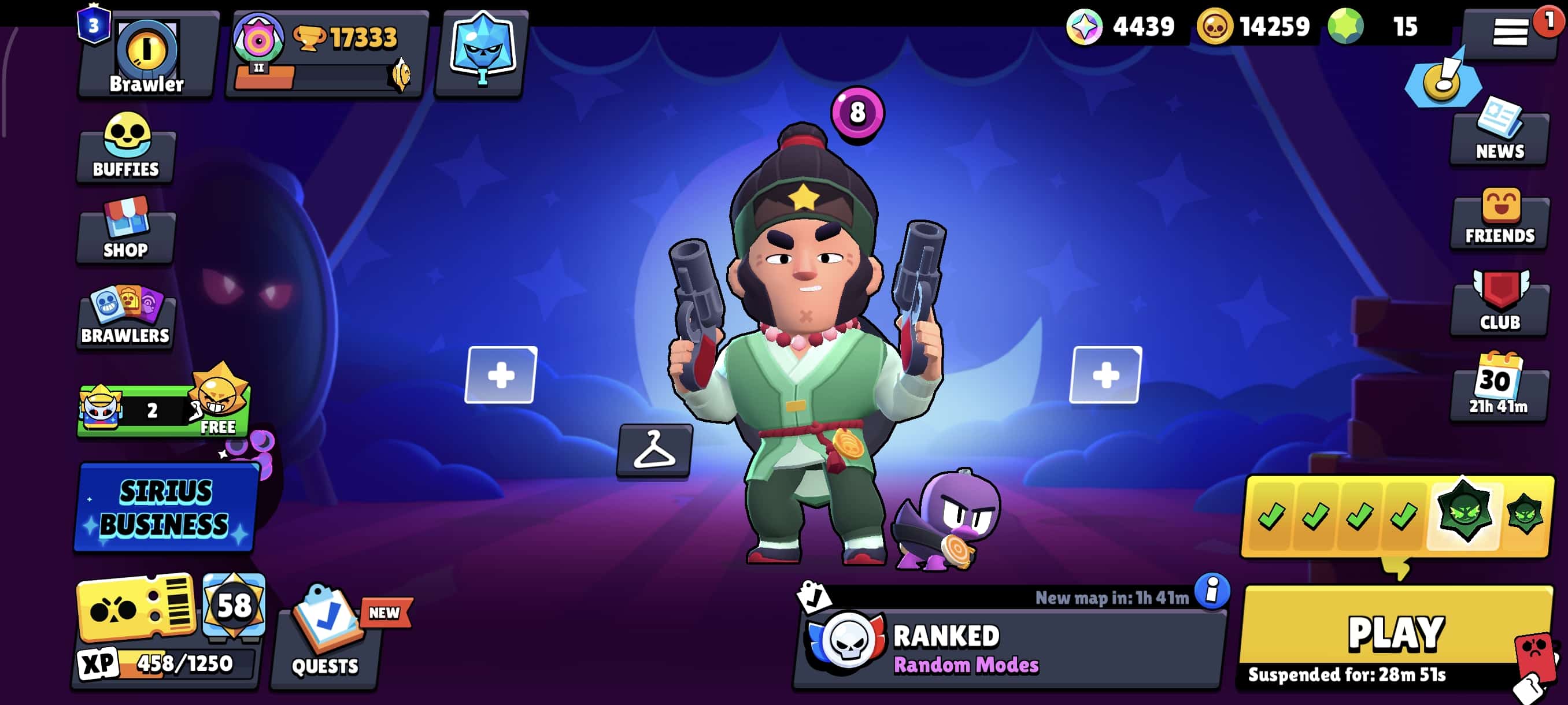Open the skin hanger wardrobe button
1568x705 pixels.
pos(654,450)
